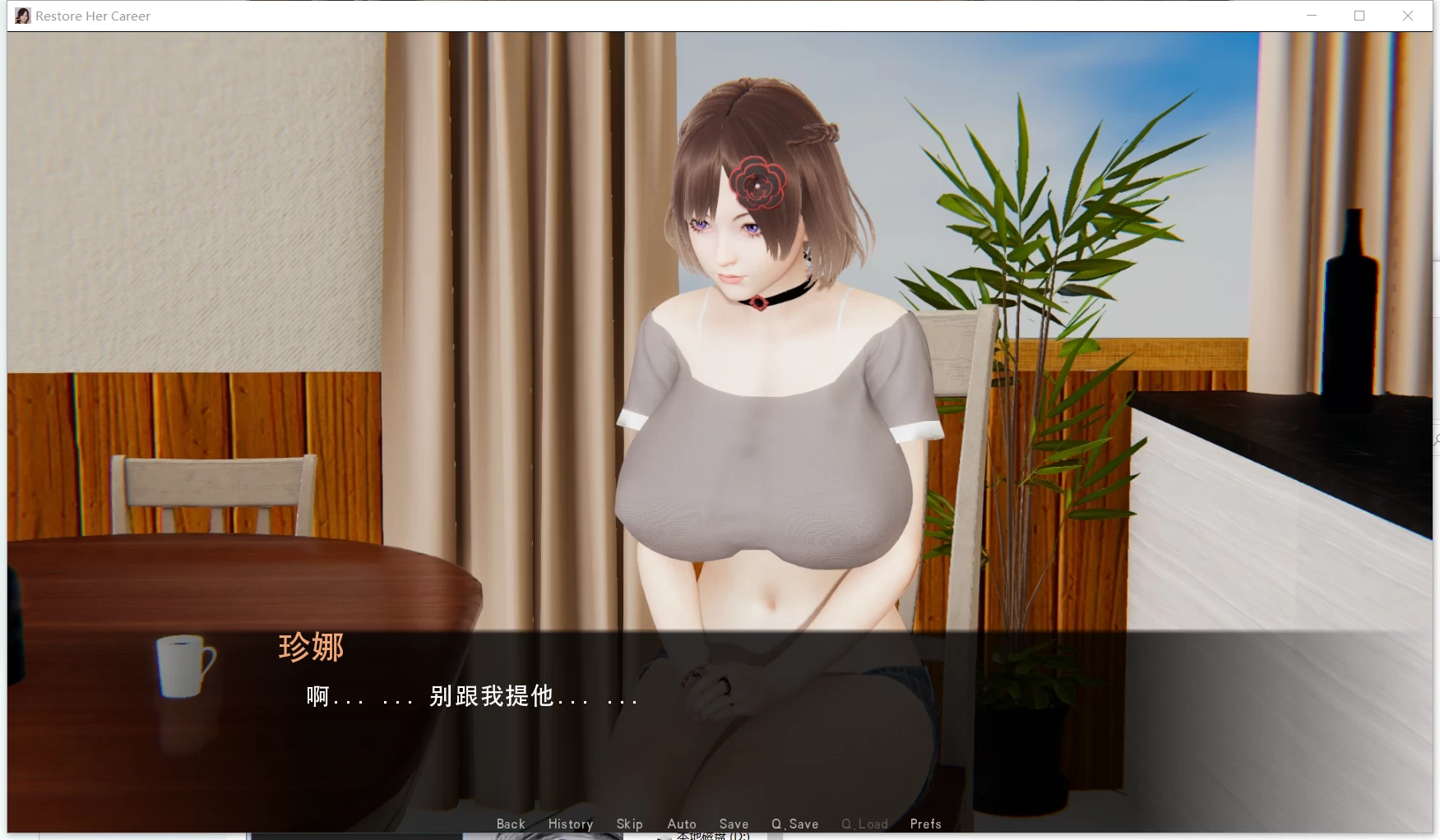Screen dimensions: 1440x840
Task: Quick save using the Q.Save button
Action: click(x=794, y=824)
